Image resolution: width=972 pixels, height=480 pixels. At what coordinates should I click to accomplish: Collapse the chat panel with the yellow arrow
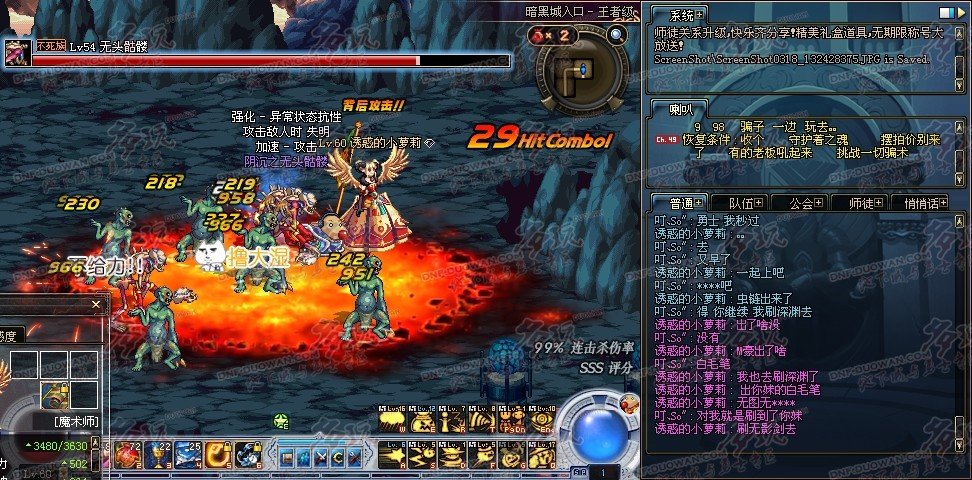tap(962, 15)
